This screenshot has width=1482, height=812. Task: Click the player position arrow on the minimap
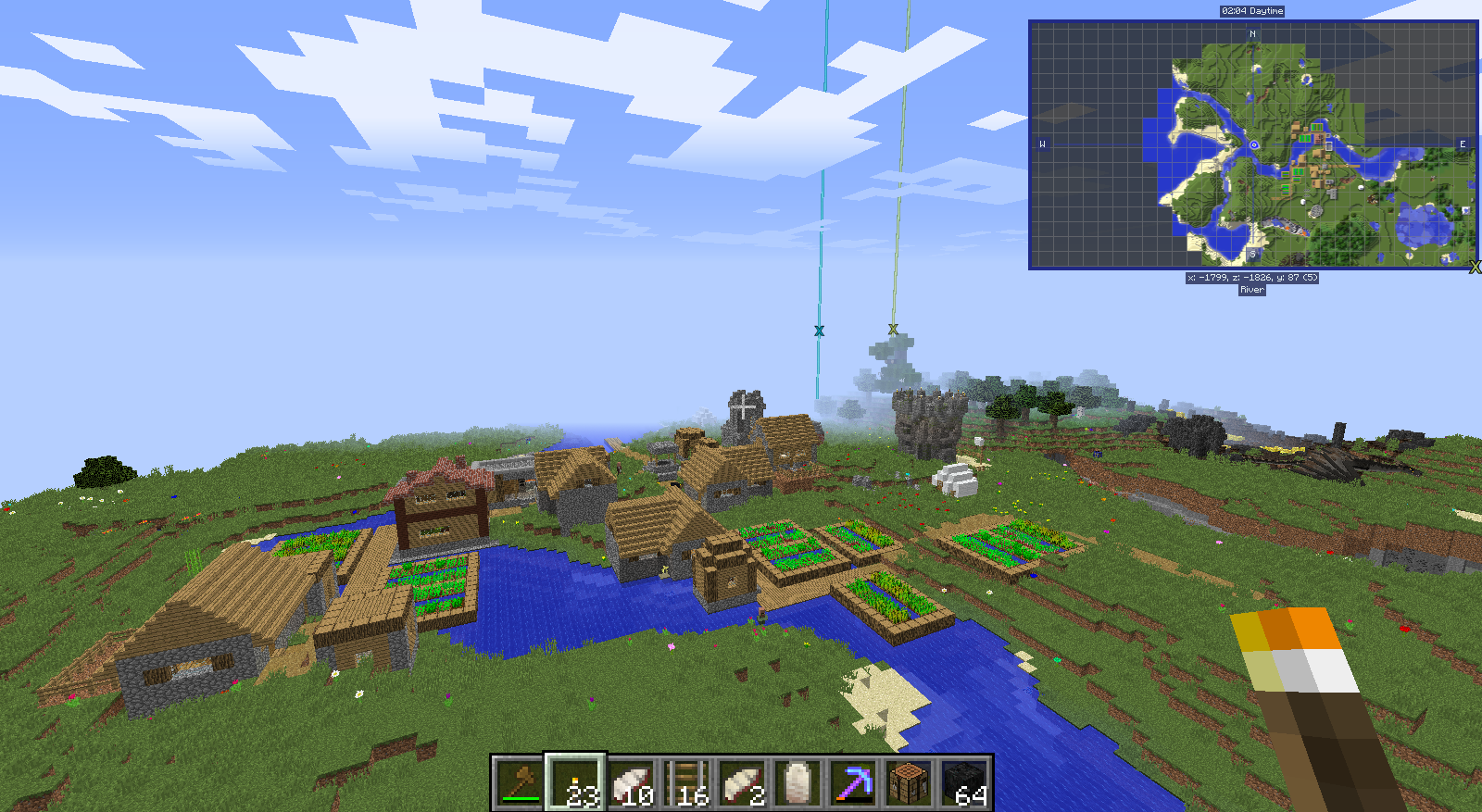1253,146
